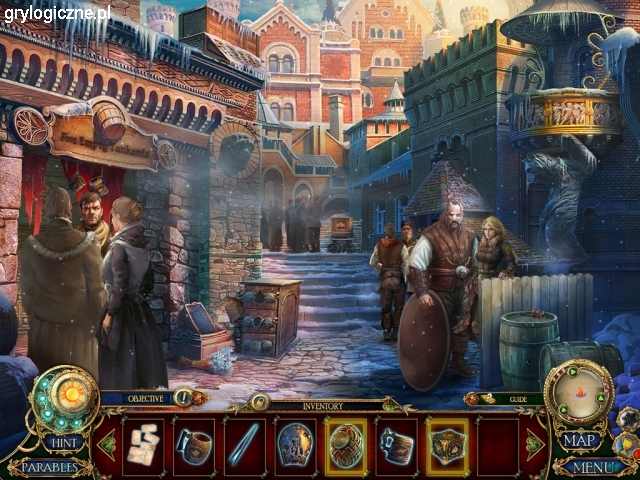The height and width of the screenshot is (480, 640).
Task: Open the Map
Action: 579,441
